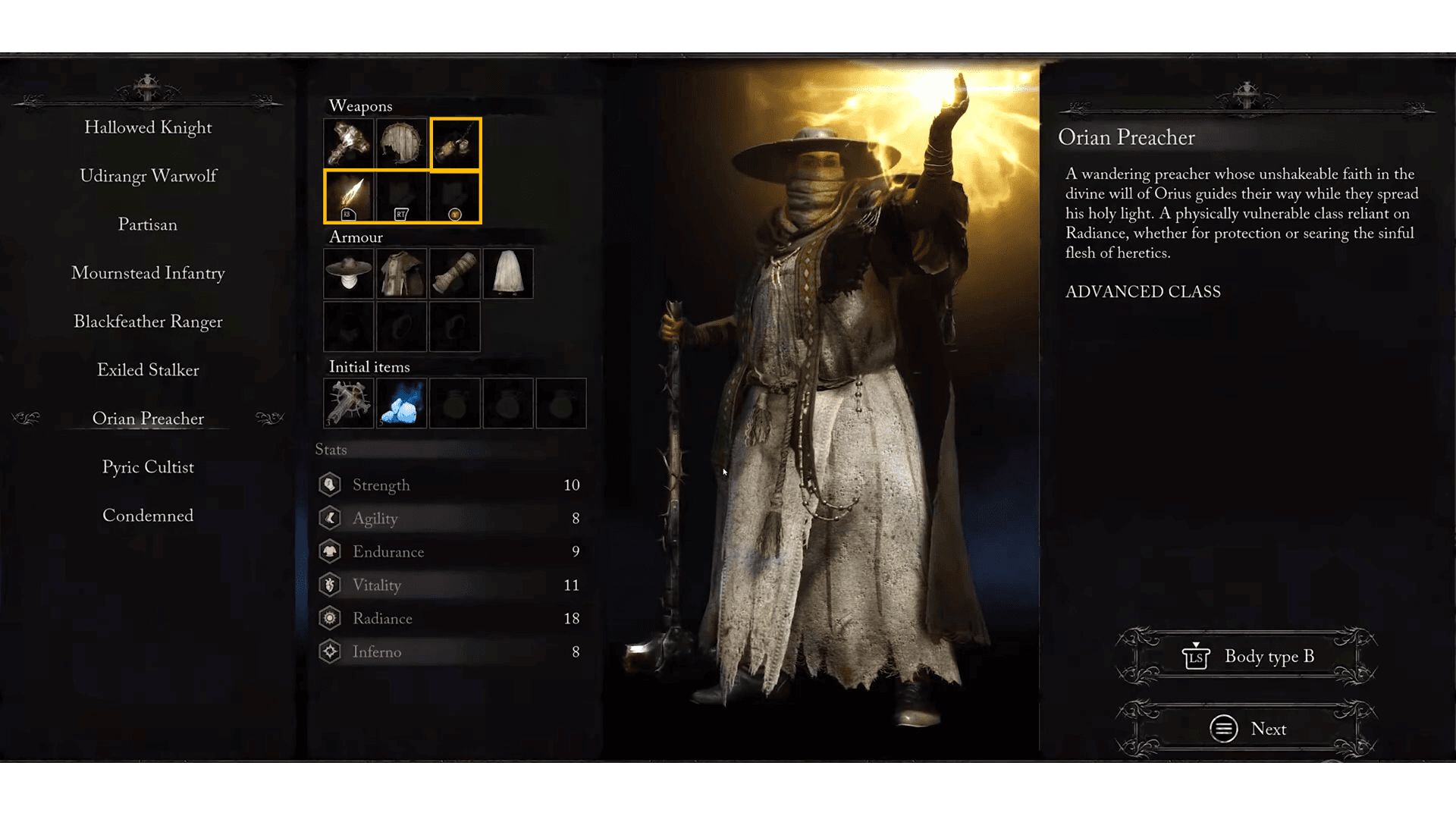Select Mournstead Infantry from the class list

click(148, 273)
